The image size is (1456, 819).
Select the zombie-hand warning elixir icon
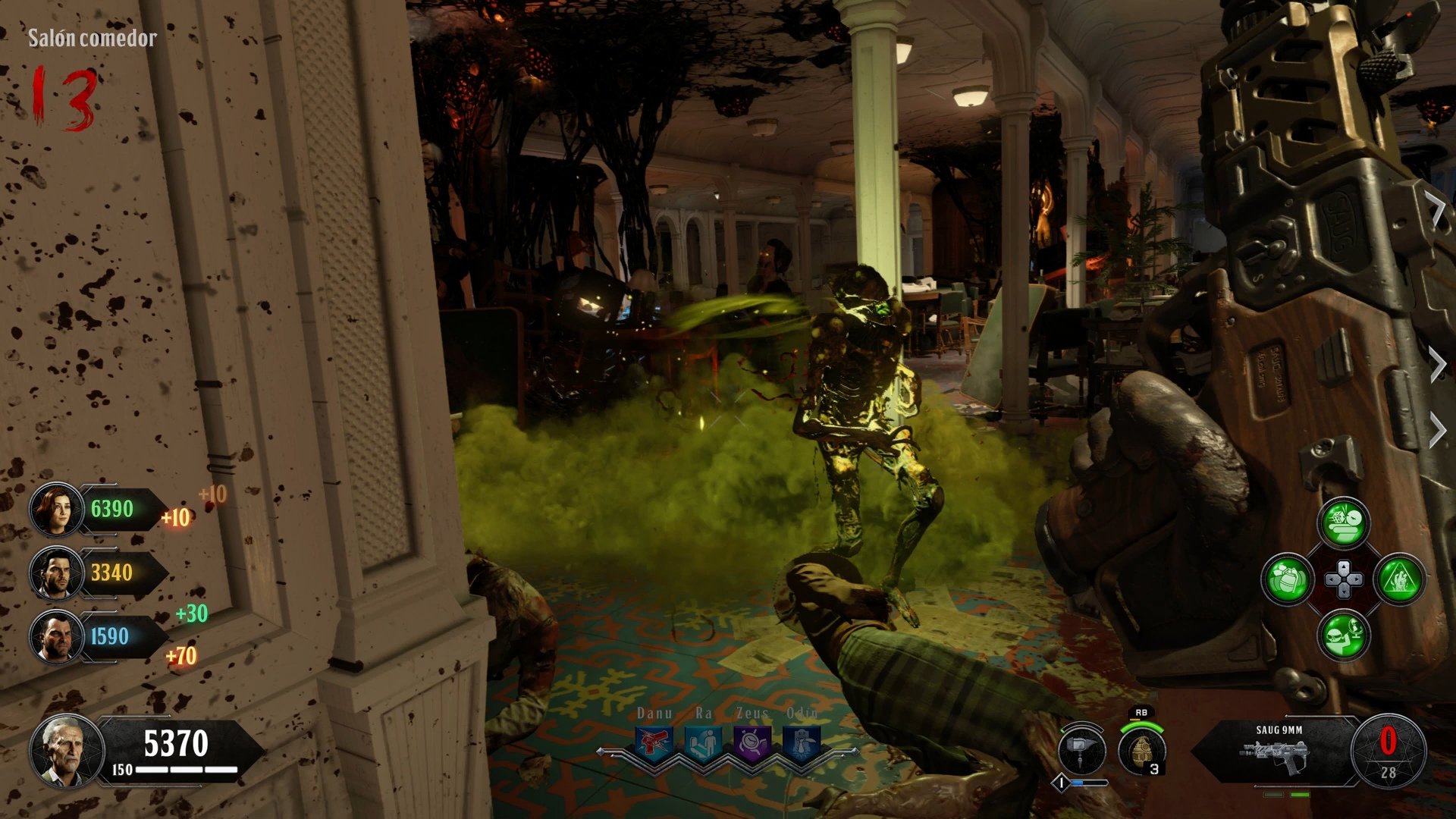point(1401,579)
